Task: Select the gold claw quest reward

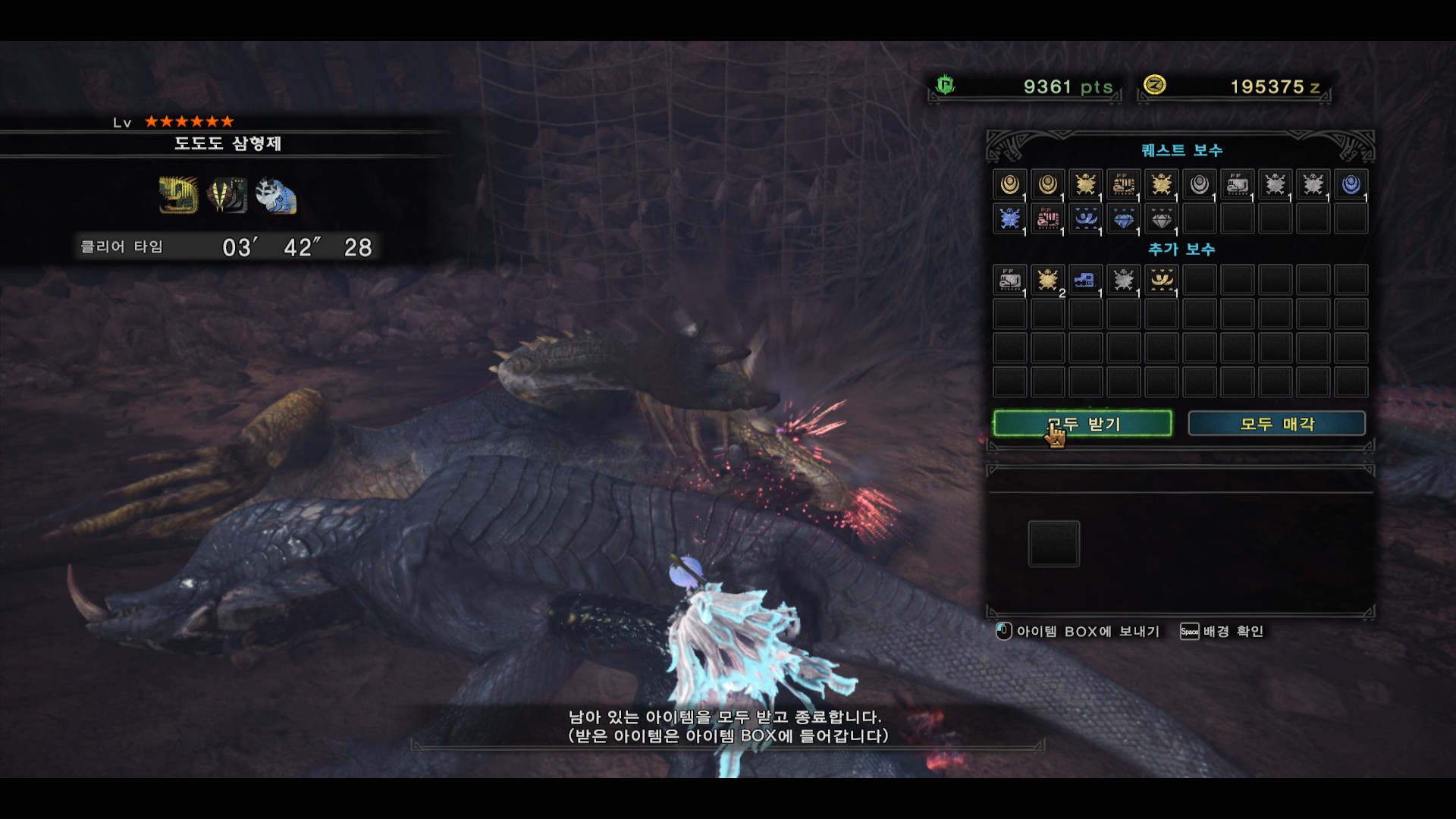Action: tap(1123, 184)
